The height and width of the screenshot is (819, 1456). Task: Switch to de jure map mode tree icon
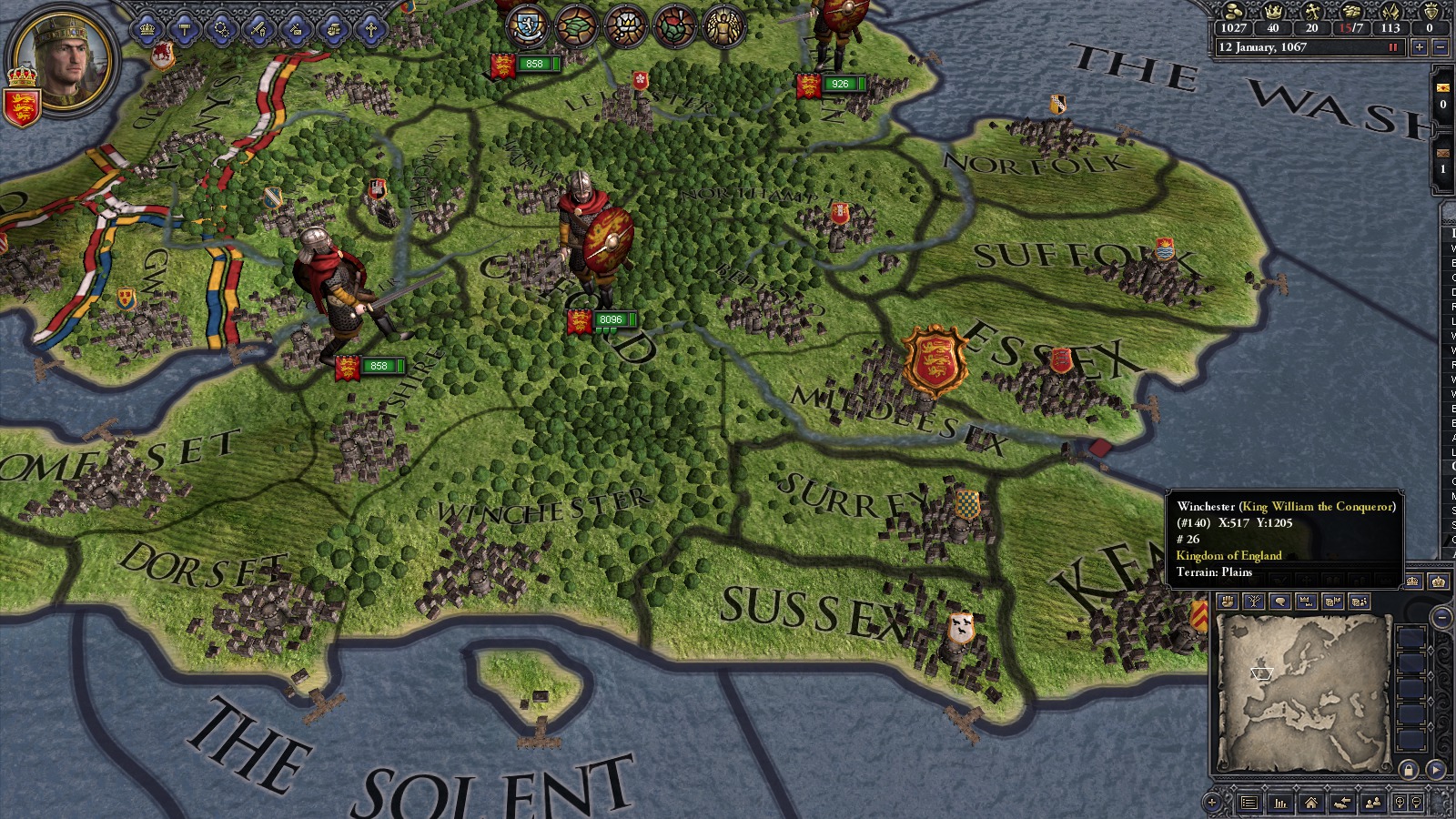pyautogui.click(x=1253, y=602)
